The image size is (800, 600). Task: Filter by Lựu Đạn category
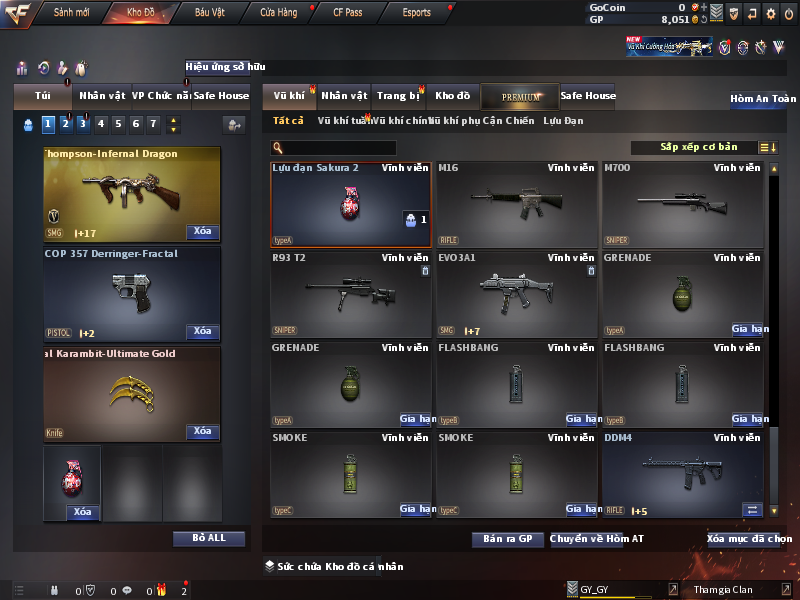(563, 121)
